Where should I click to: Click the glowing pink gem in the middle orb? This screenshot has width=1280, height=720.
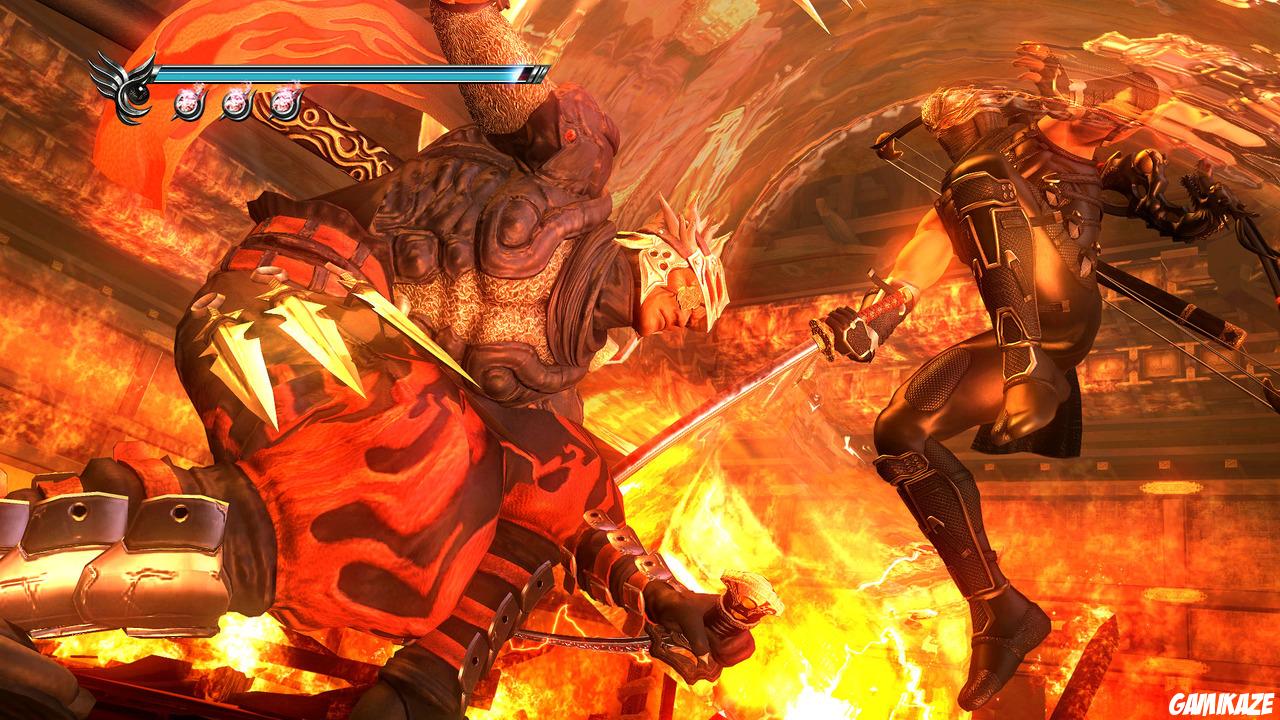click(234, 103)
